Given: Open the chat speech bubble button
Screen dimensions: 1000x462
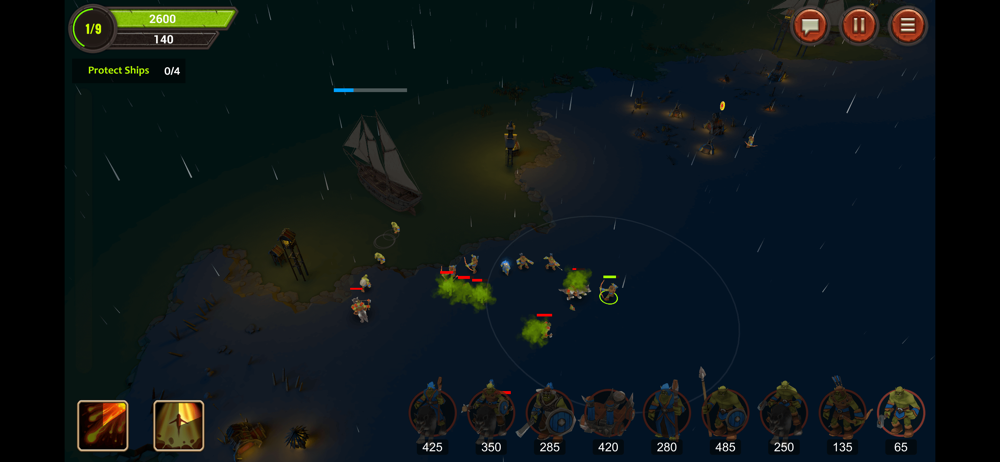Looking at the screenshot, I should pyautogui.click(x=810, y=26).
